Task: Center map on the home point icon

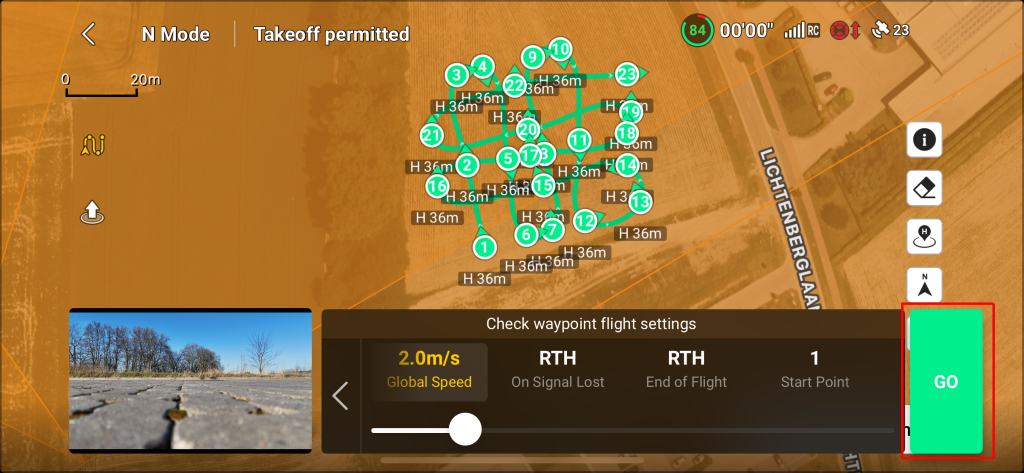Action: tap(925, 237)
